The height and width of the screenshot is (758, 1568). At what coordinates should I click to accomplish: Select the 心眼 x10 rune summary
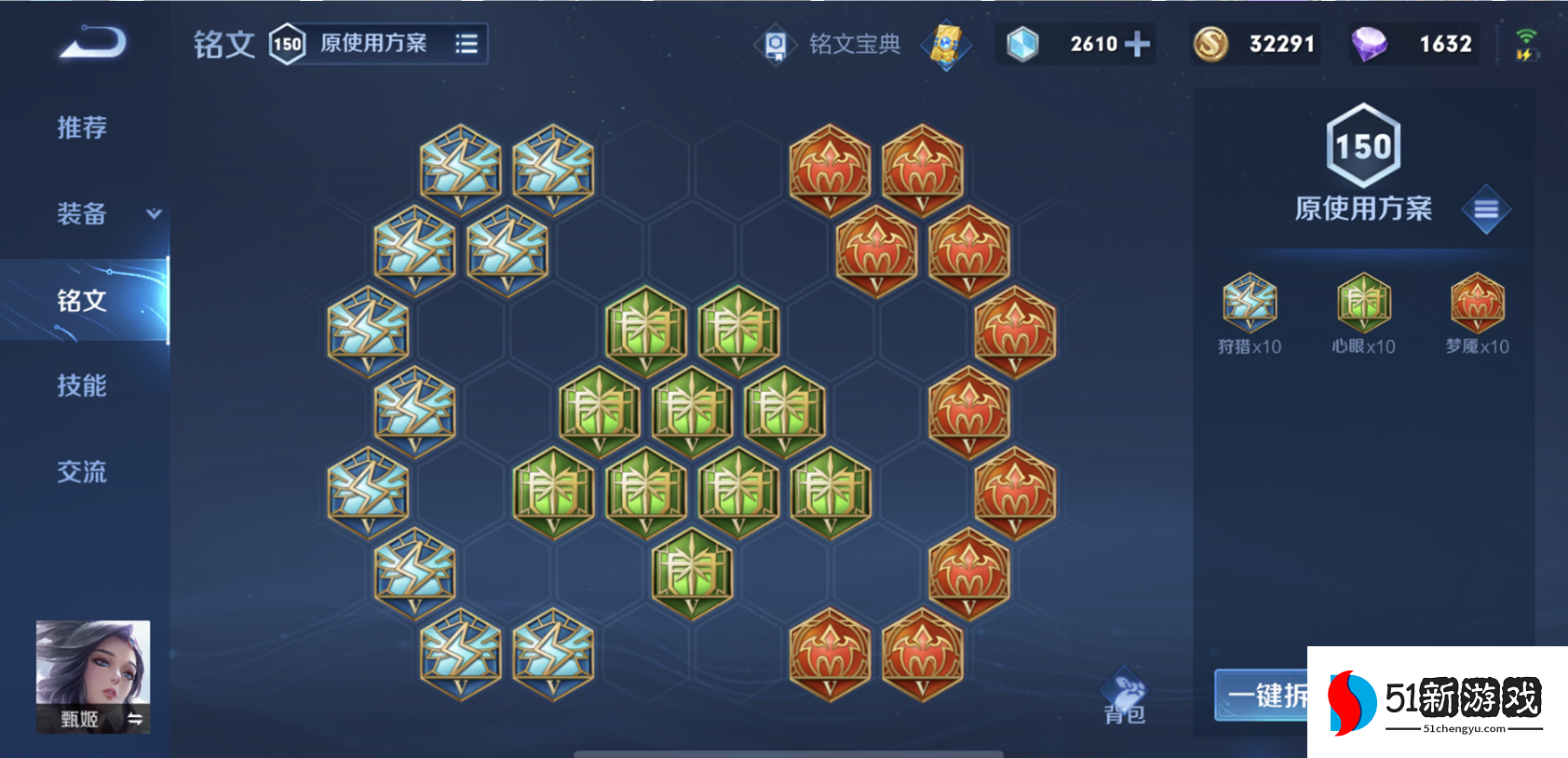click(1364, 314)
